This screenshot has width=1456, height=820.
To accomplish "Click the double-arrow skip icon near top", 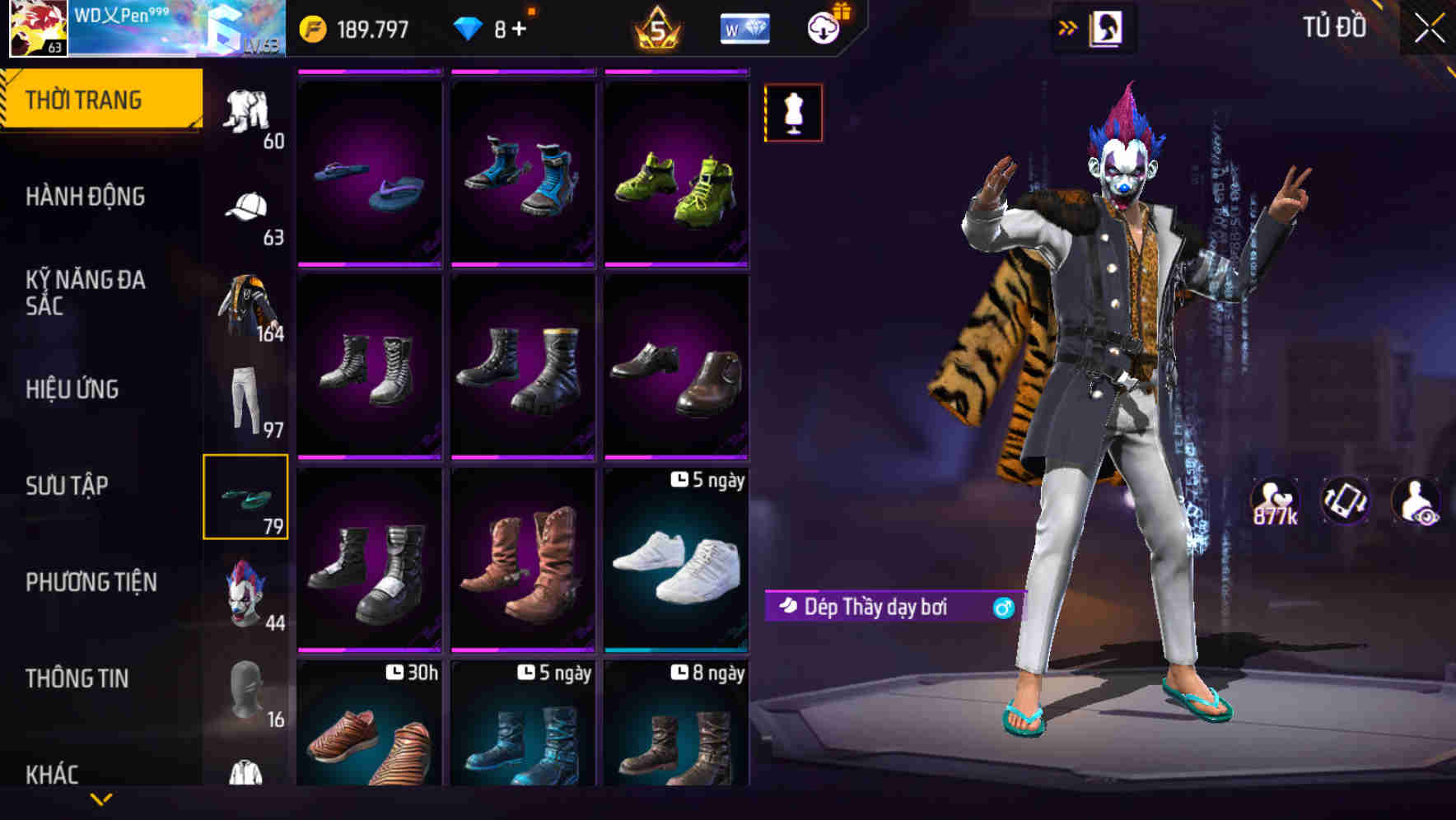I will [x=1068, y=26].
